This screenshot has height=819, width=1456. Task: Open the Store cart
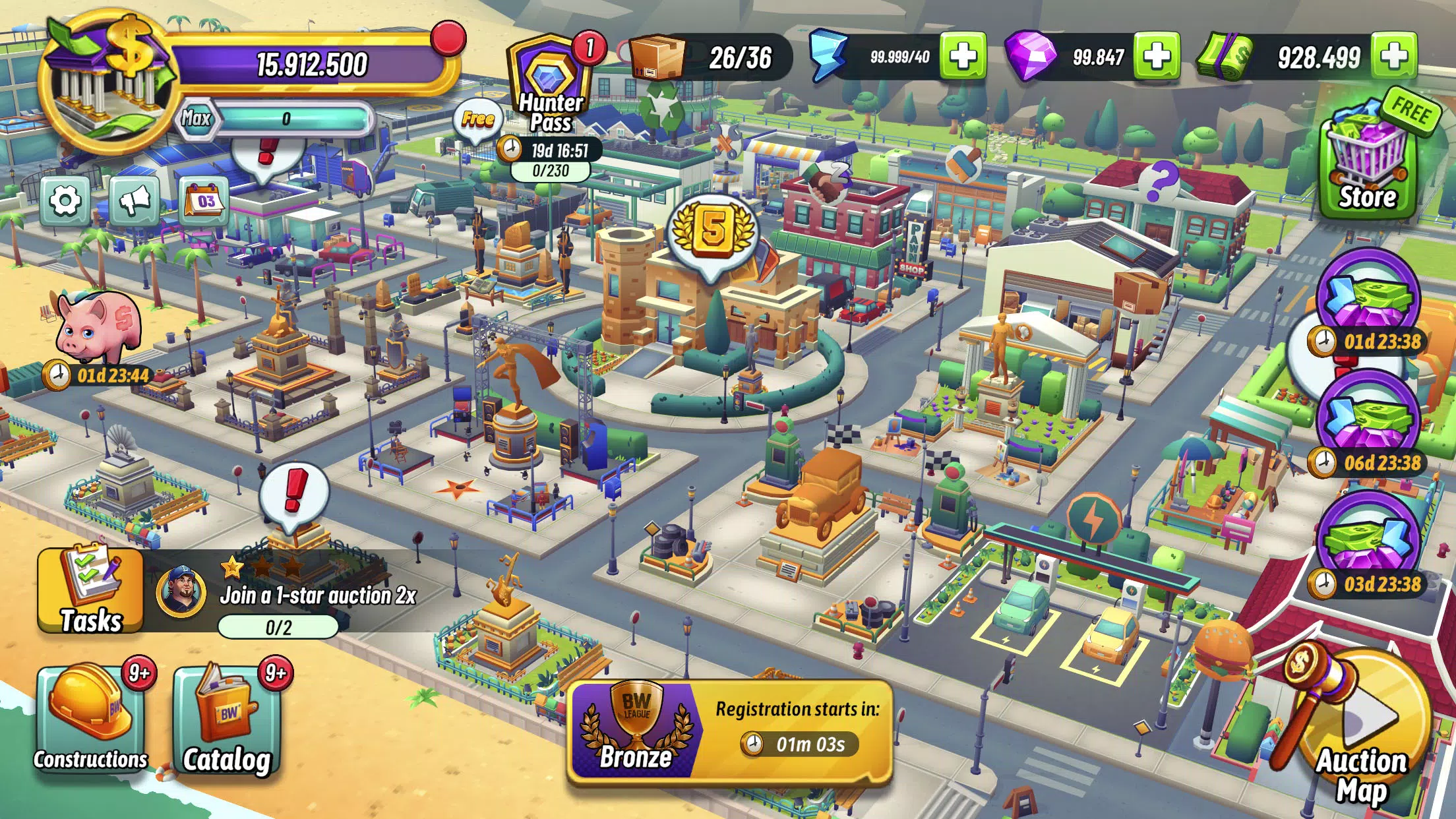pyautogui.click(x=1365, y=155)
